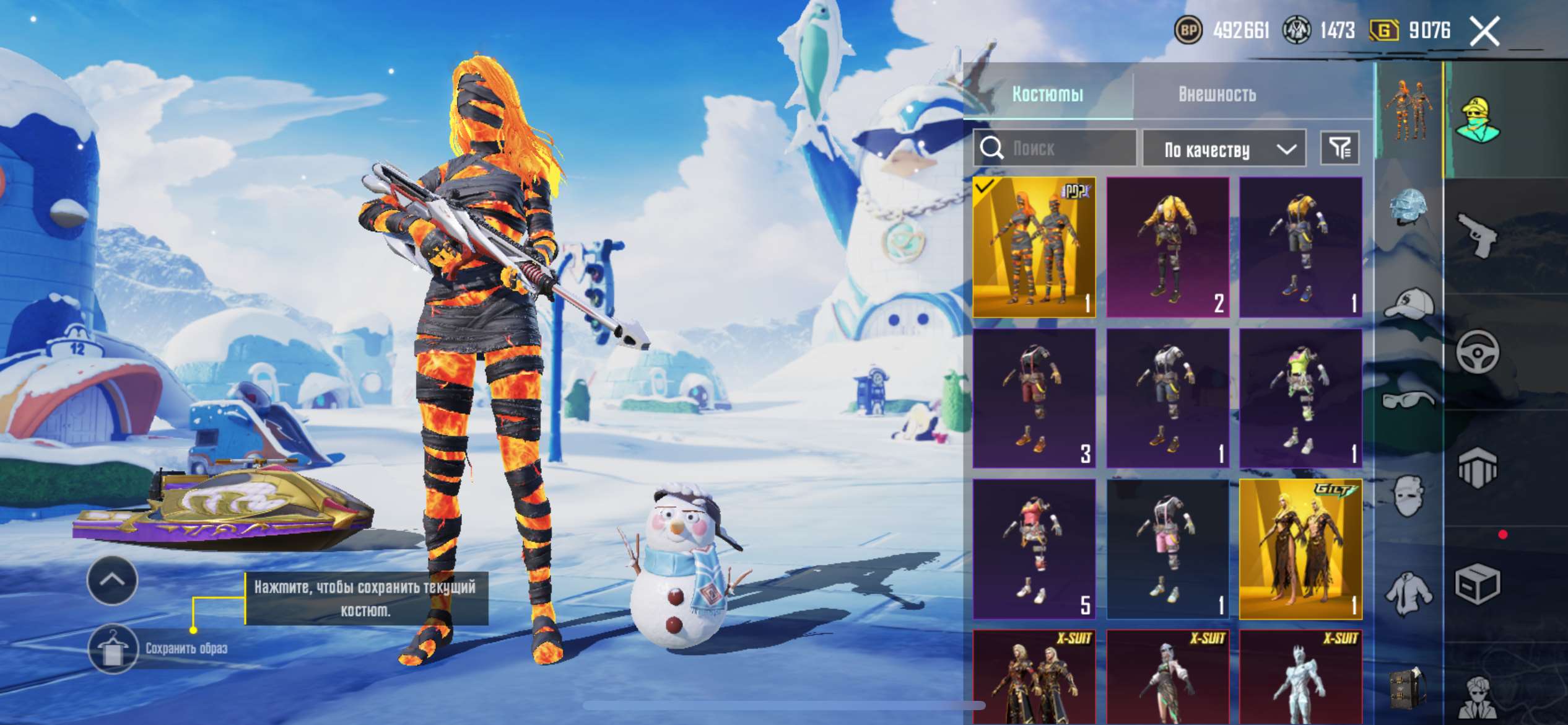The image size is (1568, 725).
Task: Select the pistol weapon skins icon
Action: pos(1478,235)
